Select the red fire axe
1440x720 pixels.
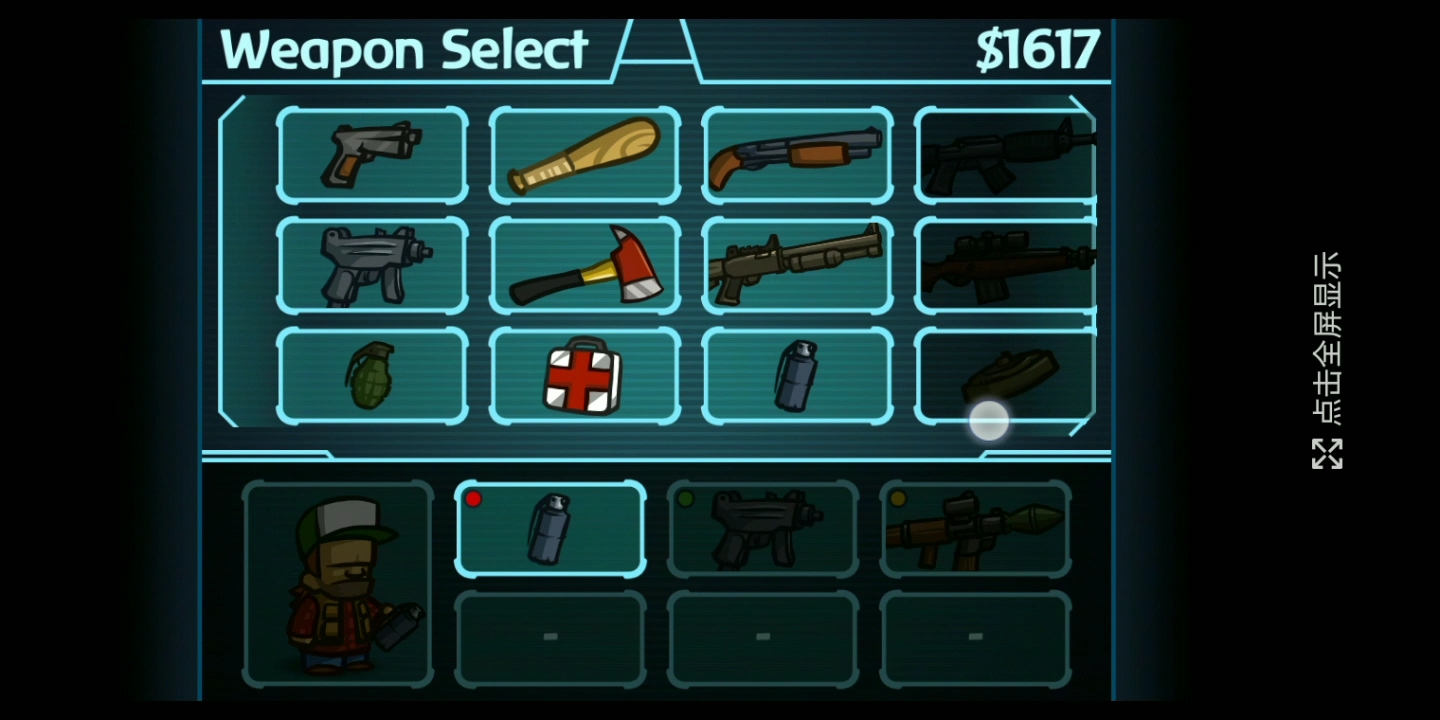click(585, 265)
